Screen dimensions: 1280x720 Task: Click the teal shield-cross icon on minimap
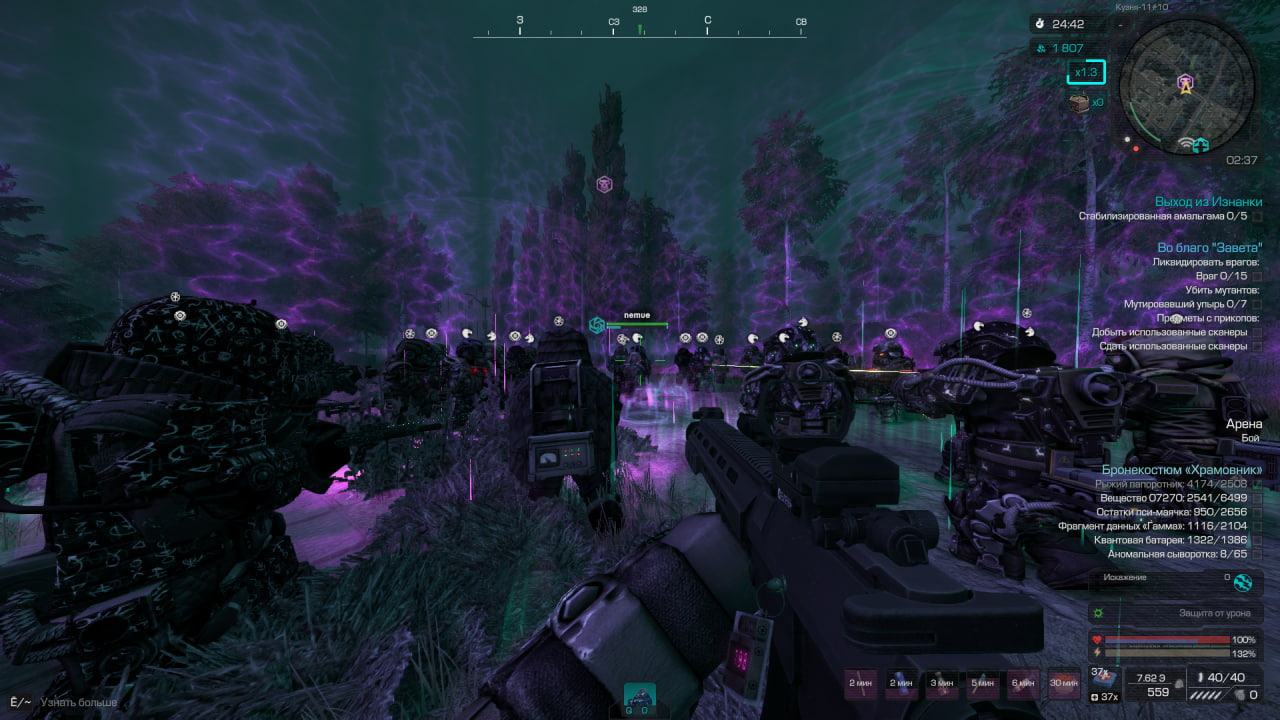pyautogui.click(x=1200, y=145)
